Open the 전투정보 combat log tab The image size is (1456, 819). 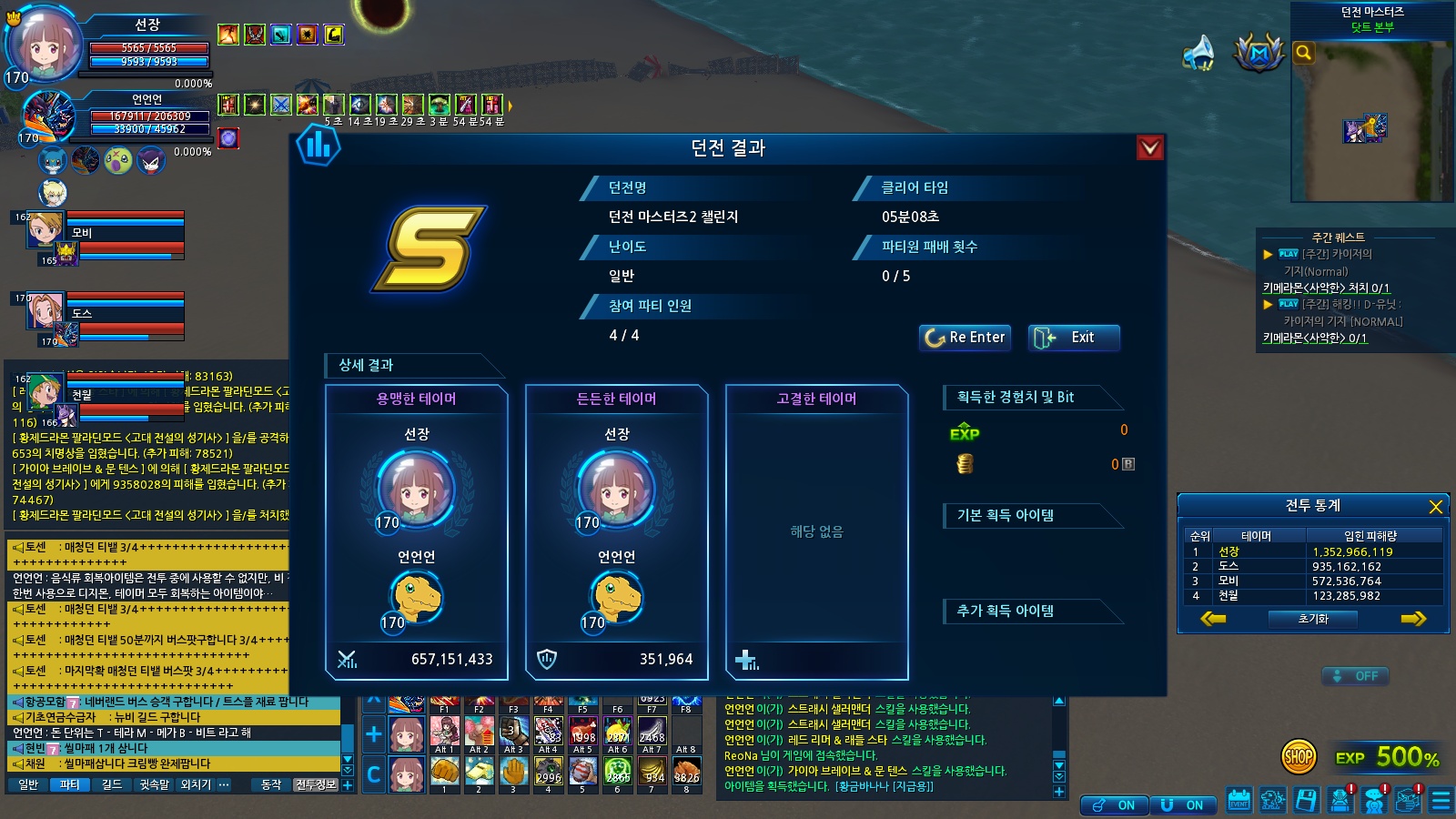click(x=316, y=784)
